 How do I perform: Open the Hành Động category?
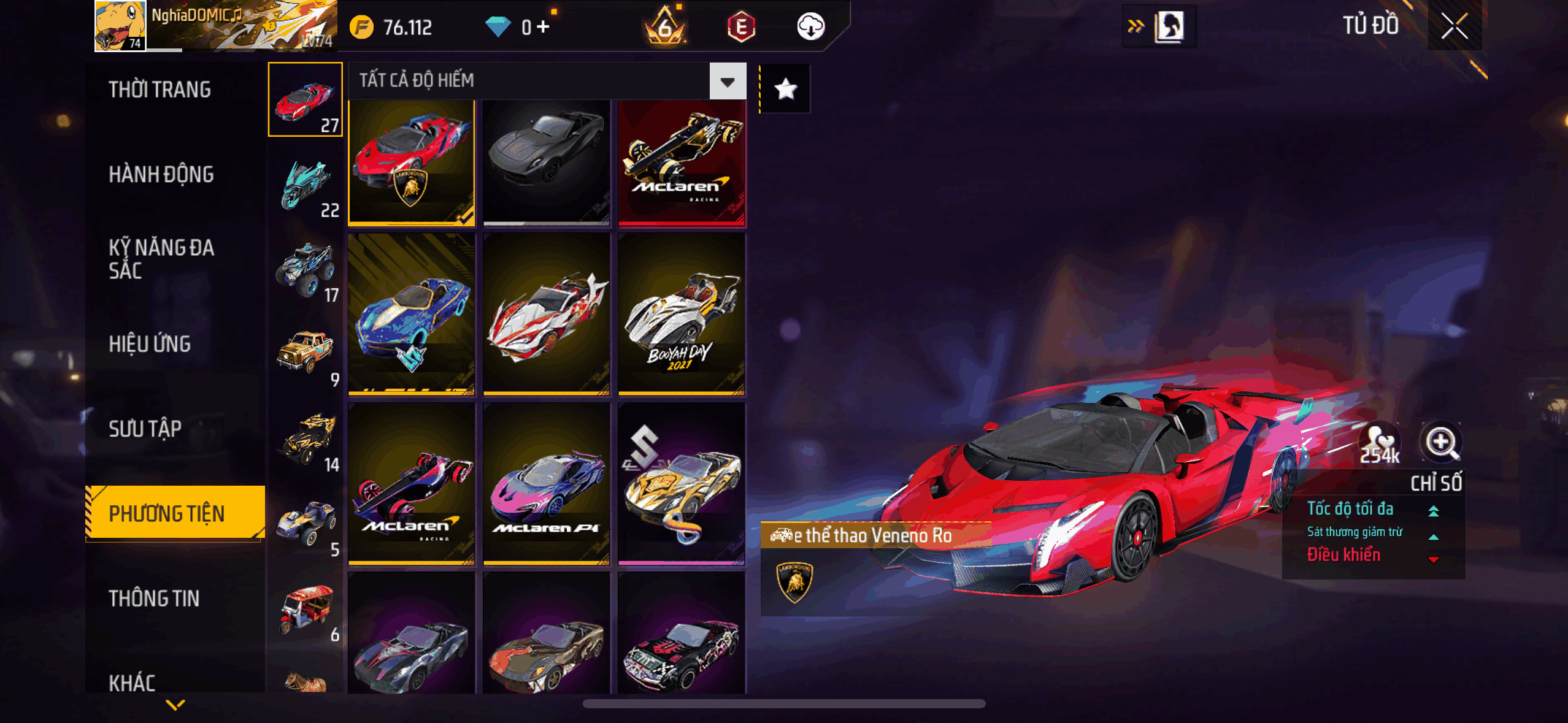(x=161, y=175)
